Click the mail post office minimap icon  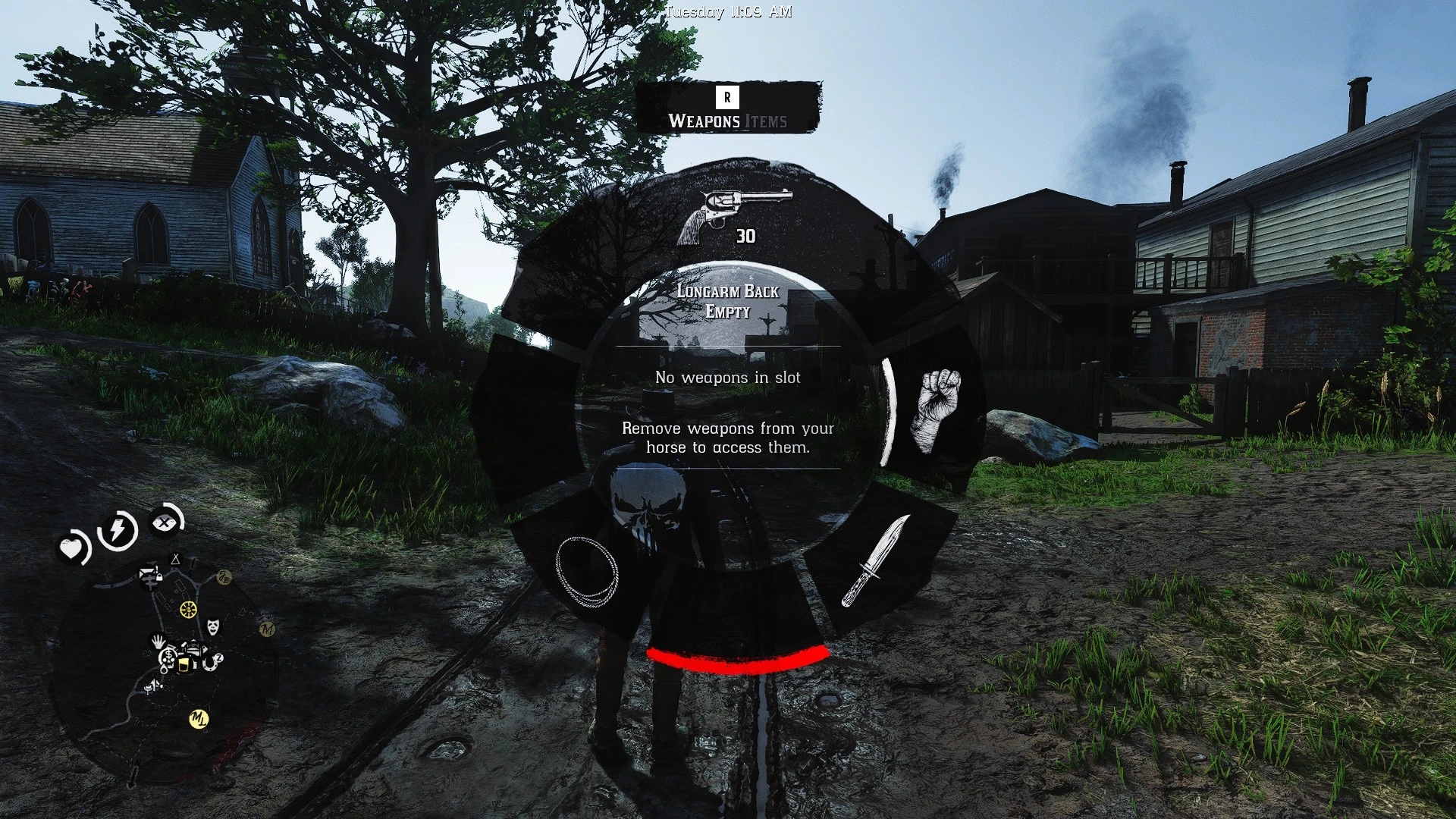(x=146, y=573)
